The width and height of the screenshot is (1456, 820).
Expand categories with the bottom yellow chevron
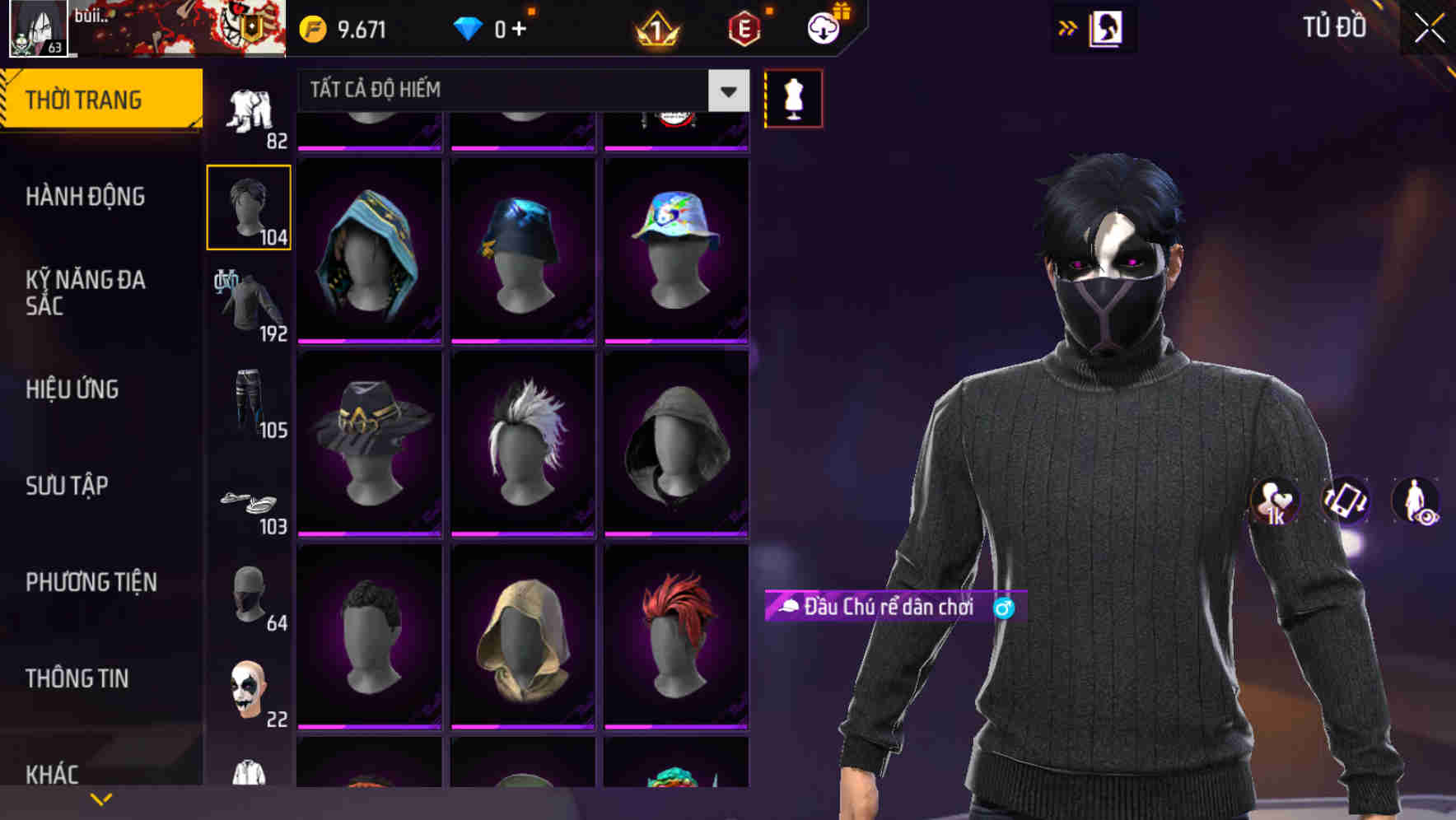100,799
